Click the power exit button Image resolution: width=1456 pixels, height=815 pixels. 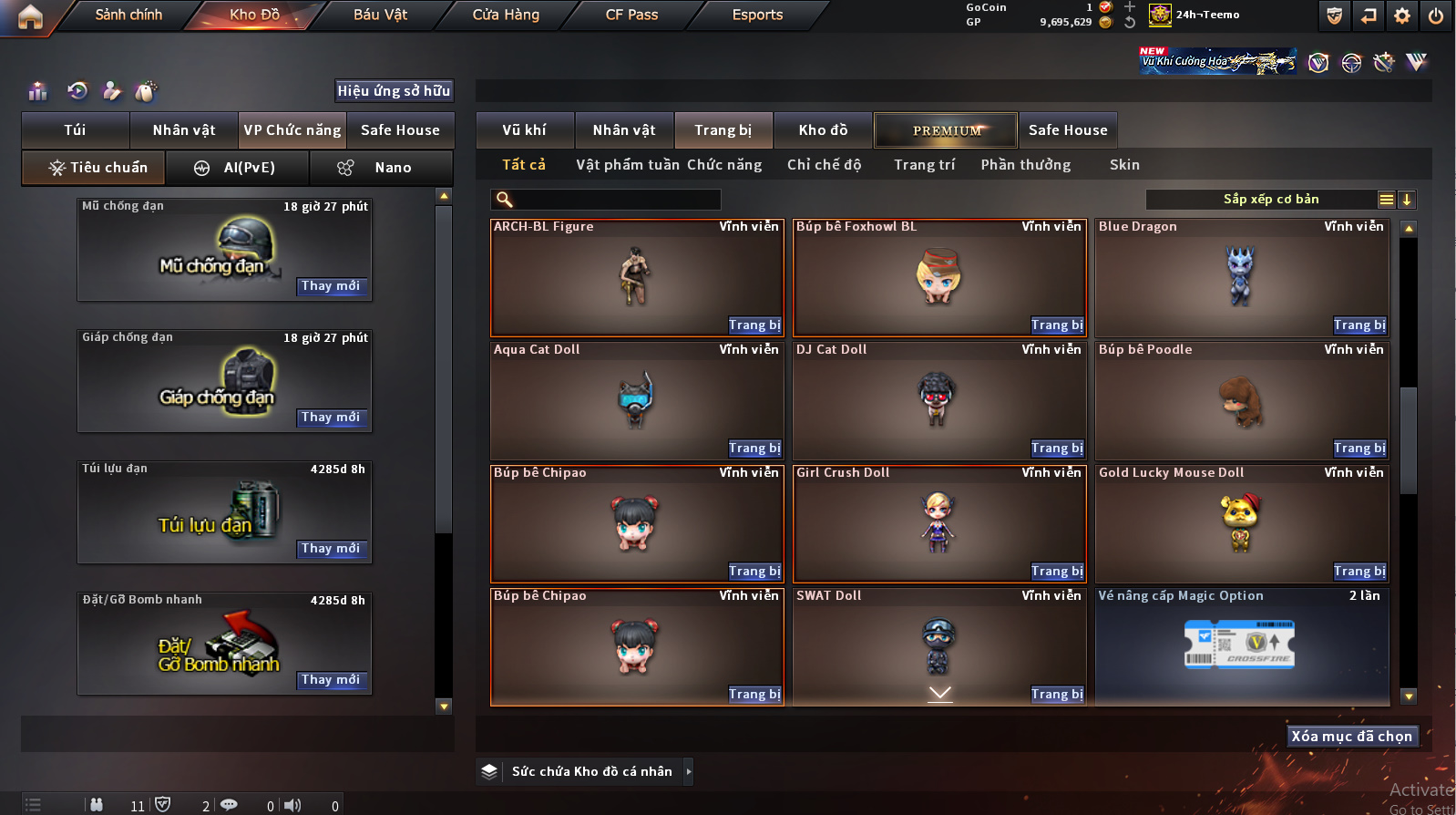pyautogui.click(x=1436, y=15)
